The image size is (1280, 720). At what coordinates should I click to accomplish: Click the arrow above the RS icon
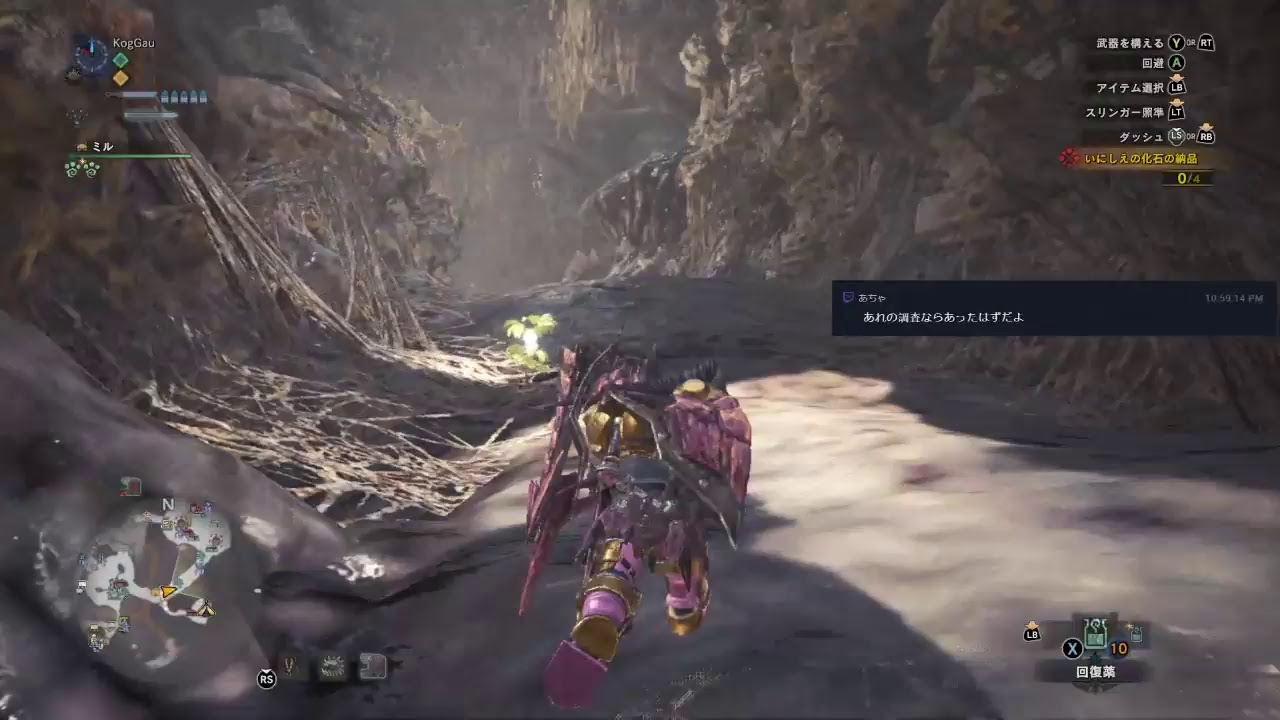coord(266,670)
